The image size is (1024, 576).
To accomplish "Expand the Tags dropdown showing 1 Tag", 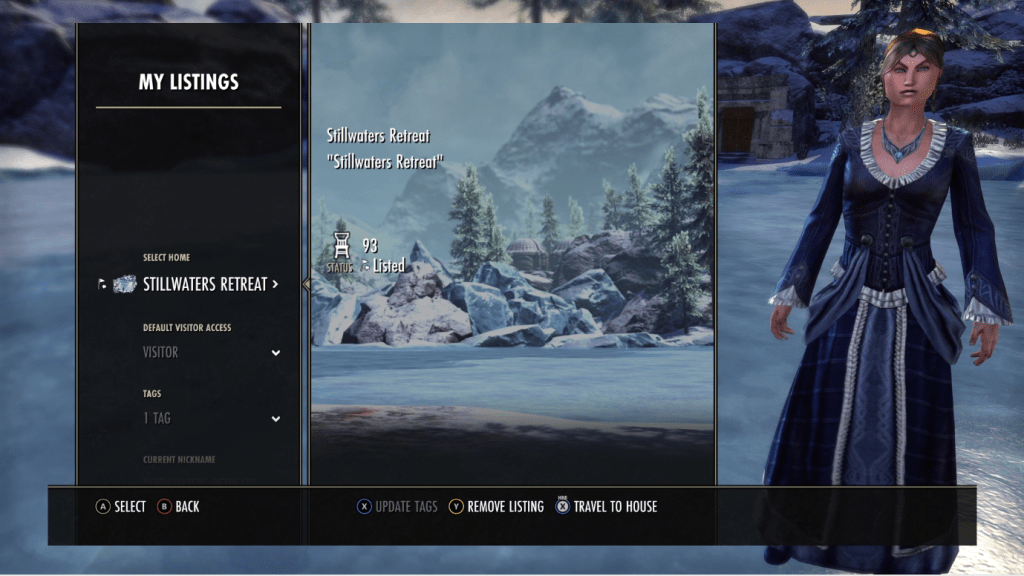I will point(210,418).
